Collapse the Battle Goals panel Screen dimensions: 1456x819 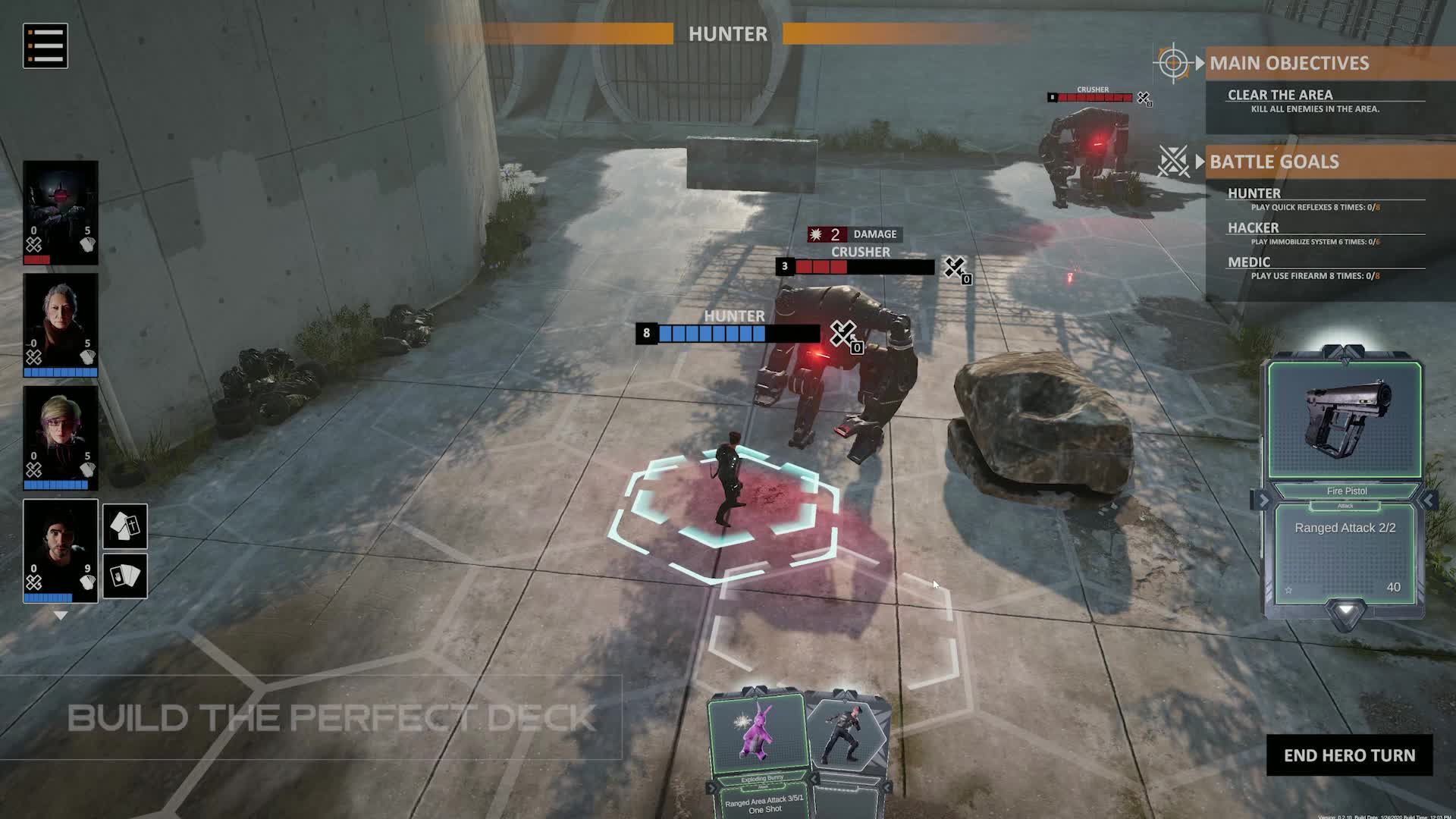click(1200, 162)
